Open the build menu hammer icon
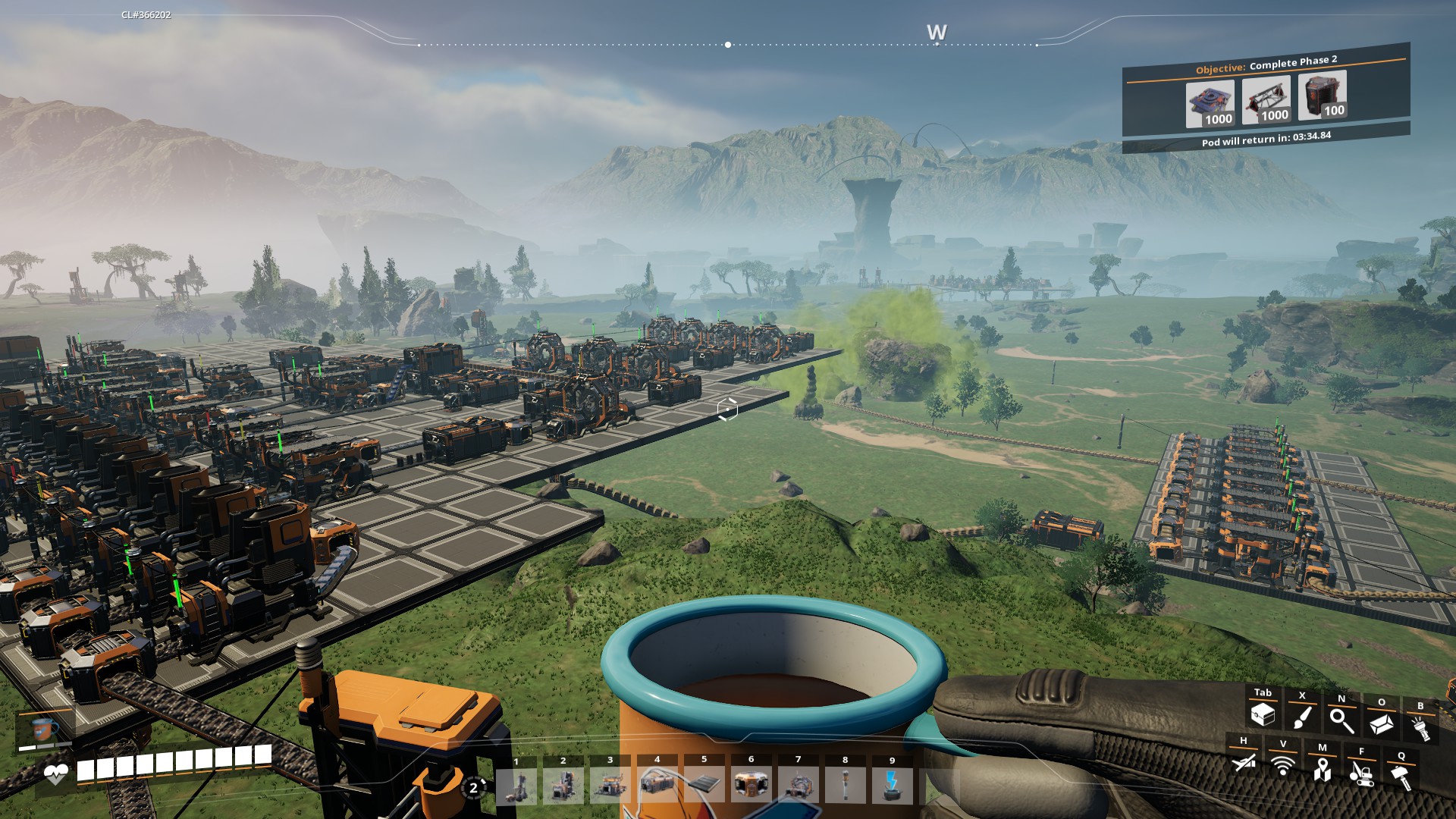The height and width of the screenshot is (819, 1456). tap(1401, 777)
